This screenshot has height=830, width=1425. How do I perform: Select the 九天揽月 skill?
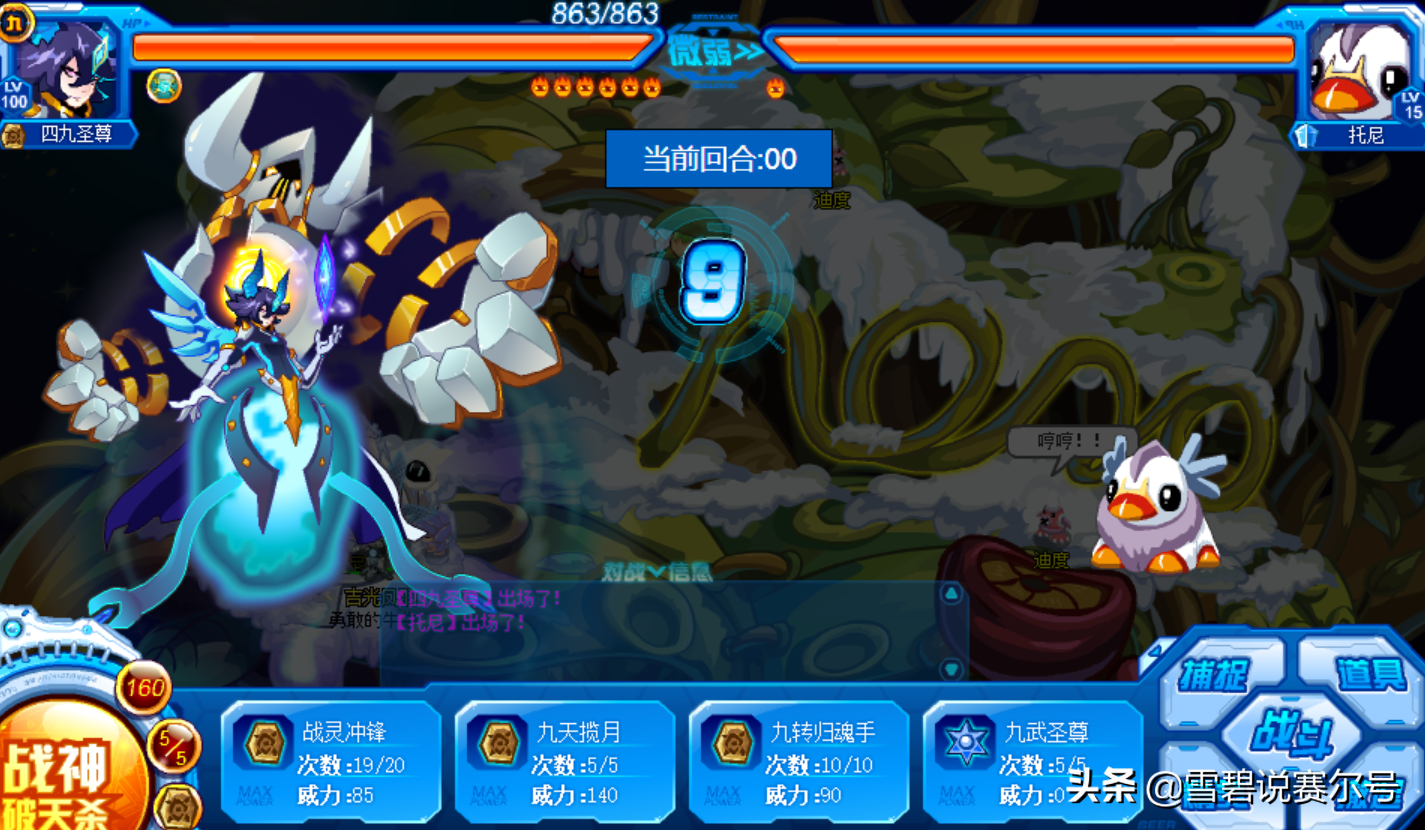[565, 764]
